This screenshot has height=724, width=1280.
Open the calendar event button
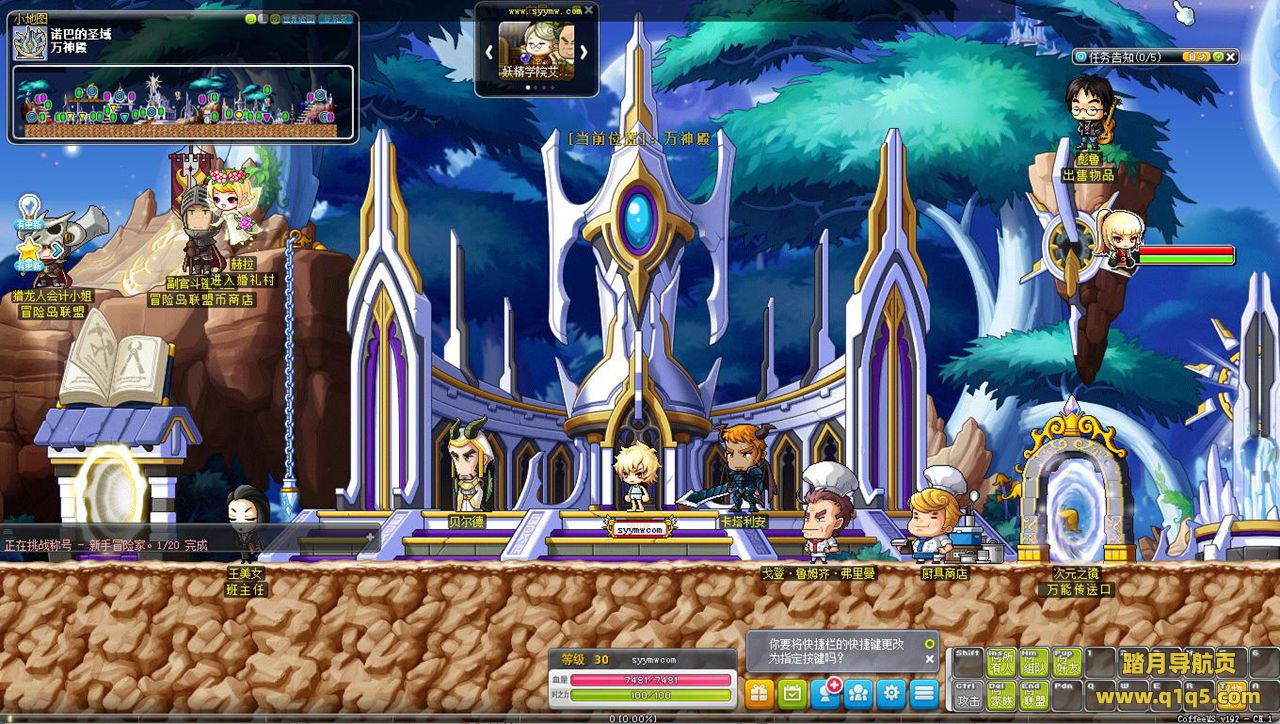coord(792,692)
